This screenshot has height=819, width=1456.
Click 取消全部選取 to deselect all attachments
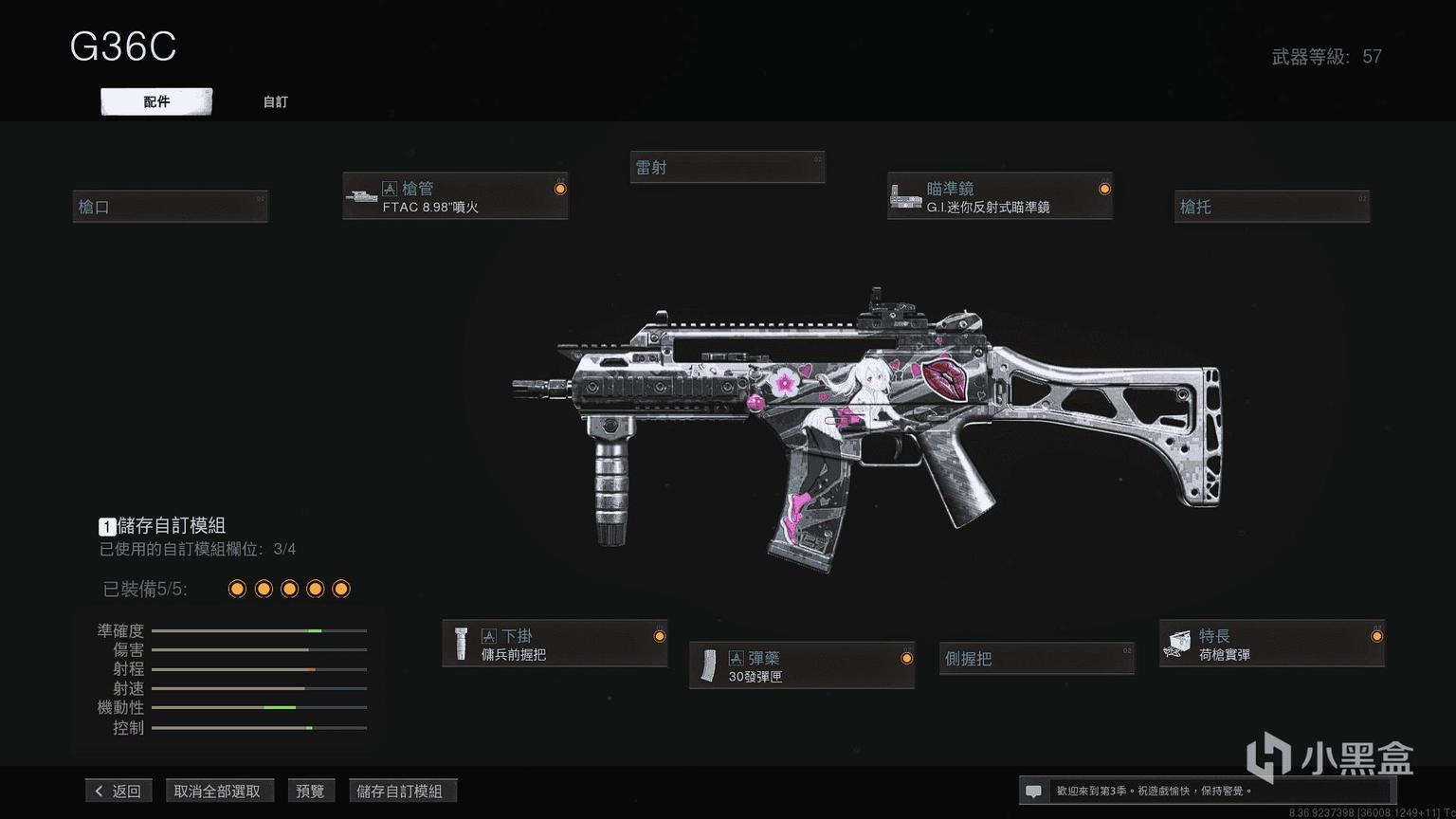217,791
